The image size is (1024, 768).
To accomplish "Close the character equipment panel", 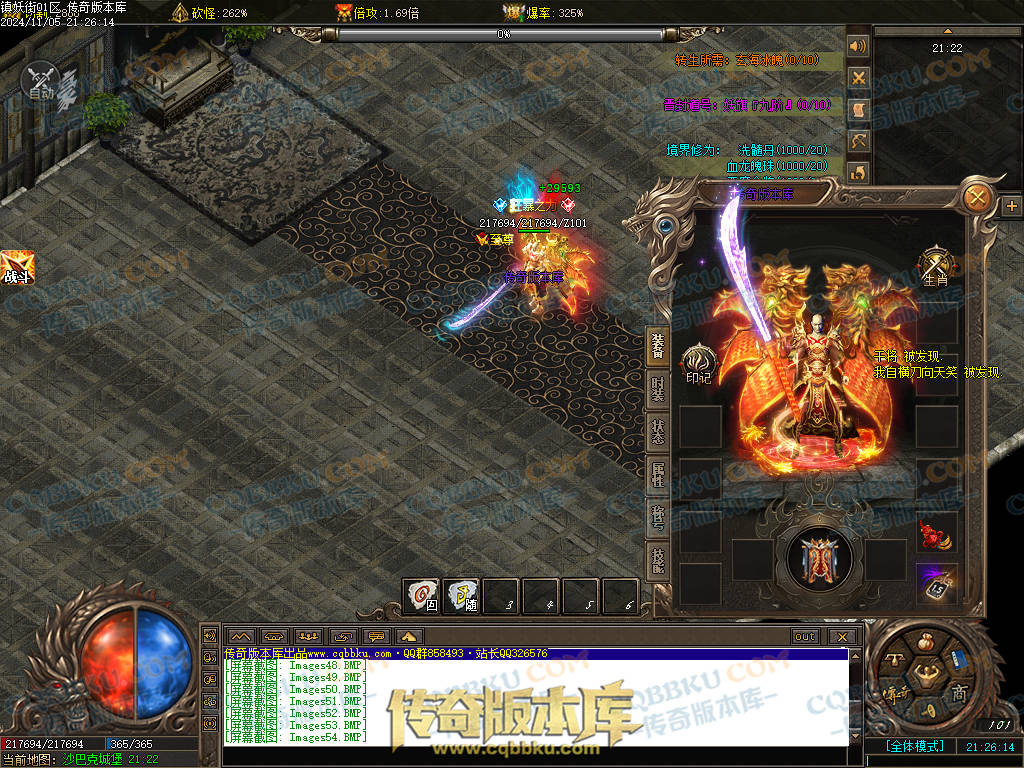I will (x=977, y=198).
